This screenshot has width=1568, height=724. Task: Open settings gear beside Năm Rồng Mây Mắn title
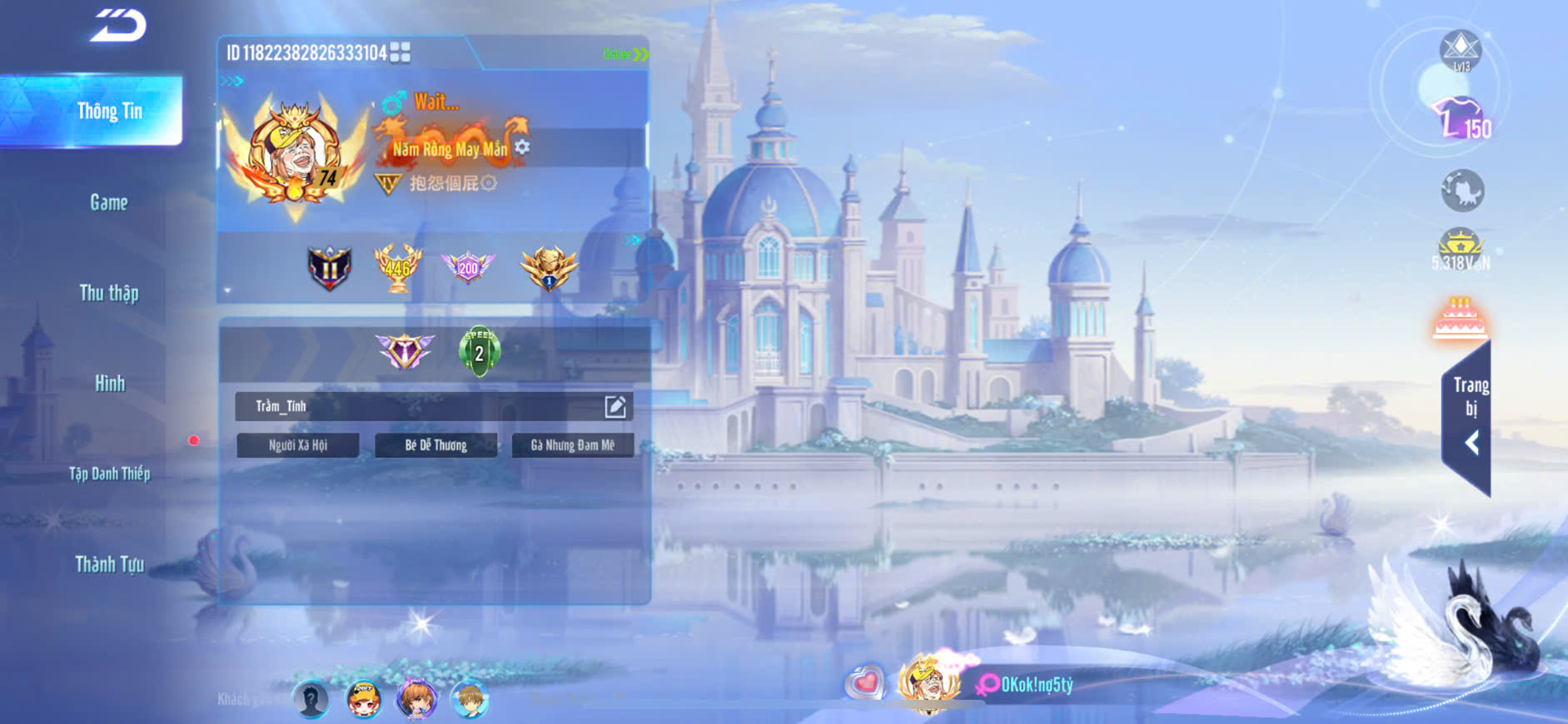pyautogui.click(x=522, y=147)
